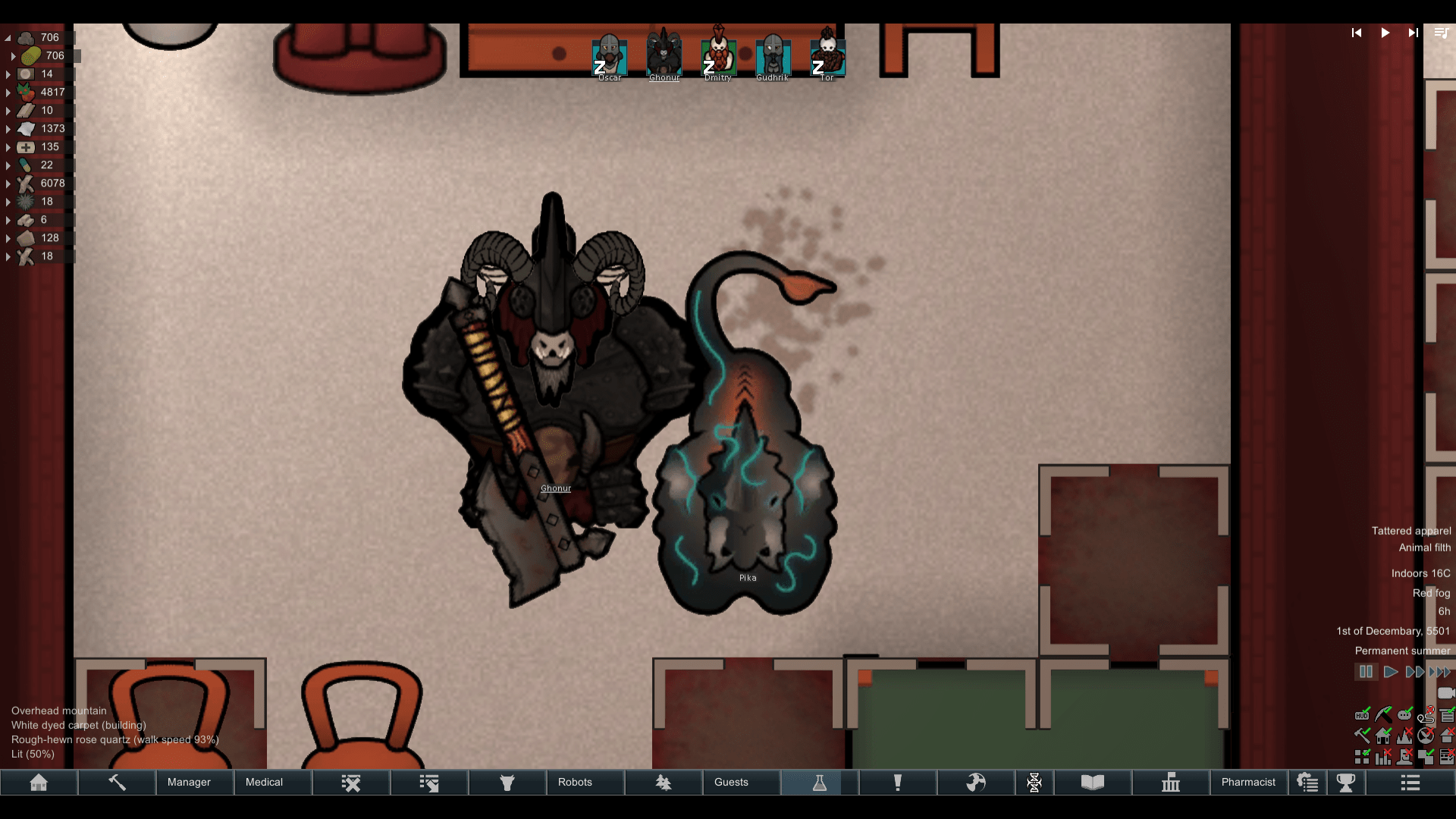Toggle the HUD overlay checkbox
The width and height of the screenshot is (1456, 819).
point(1362,715)
